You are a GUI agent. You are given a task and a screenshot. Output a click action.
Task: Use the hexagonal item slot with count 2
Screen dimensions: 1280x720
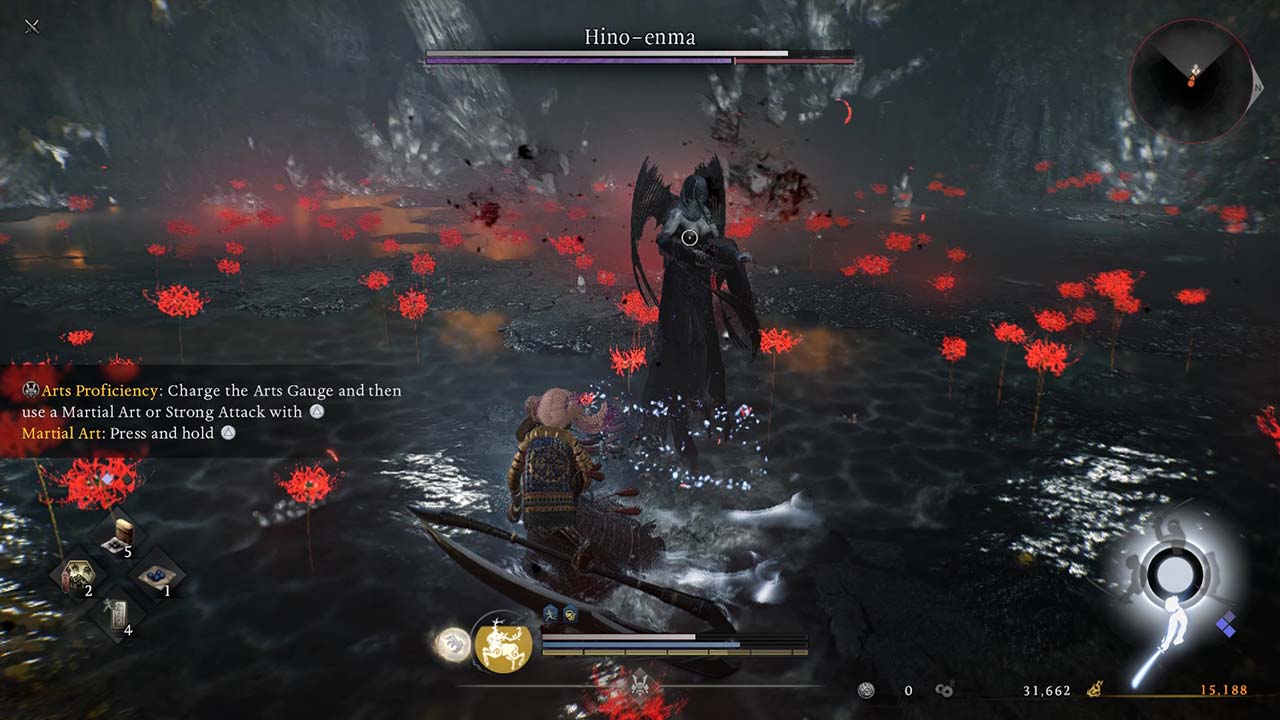[x=78, y=576]
